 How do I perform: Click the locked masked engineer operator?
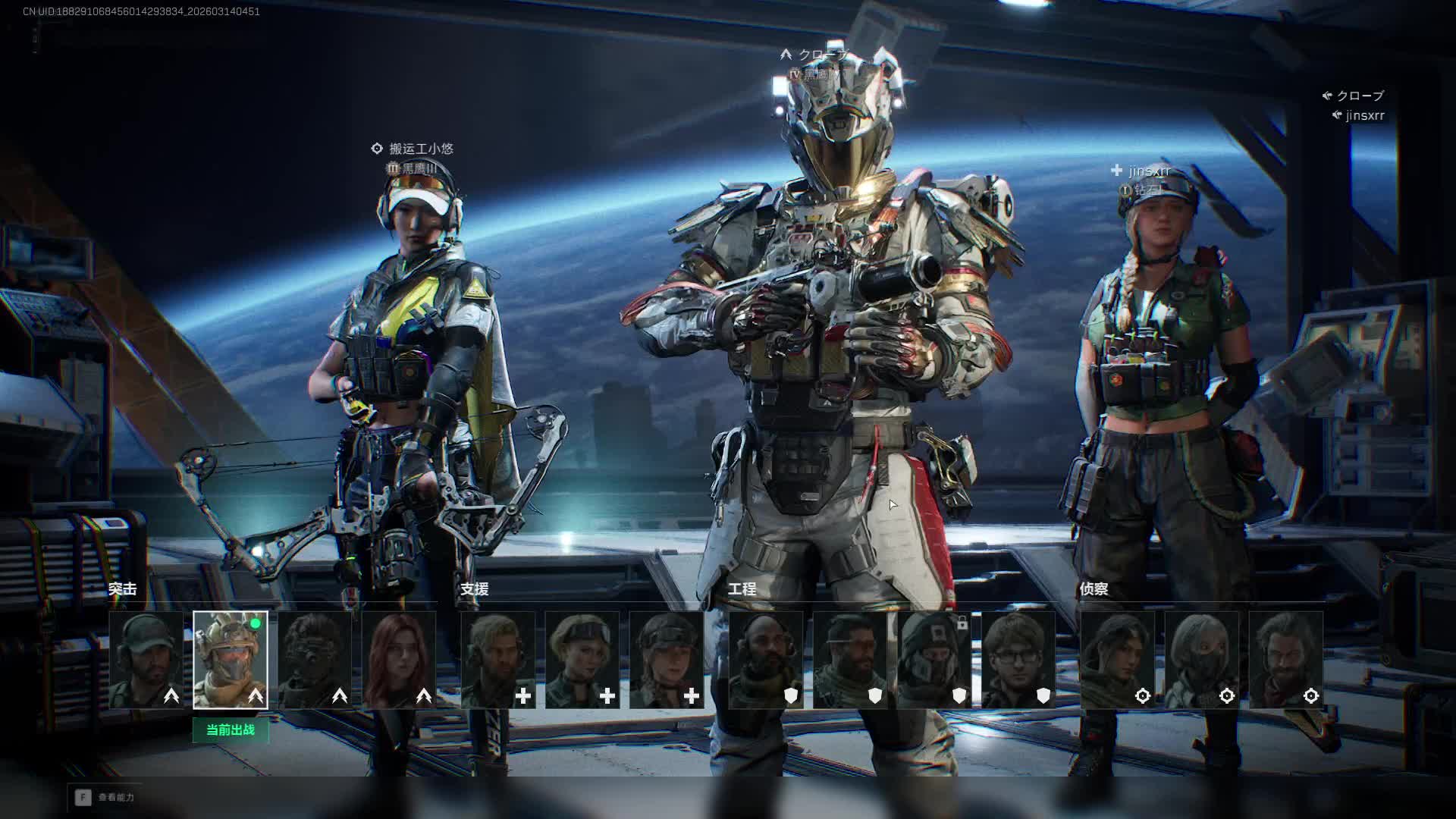pos(934,660)
